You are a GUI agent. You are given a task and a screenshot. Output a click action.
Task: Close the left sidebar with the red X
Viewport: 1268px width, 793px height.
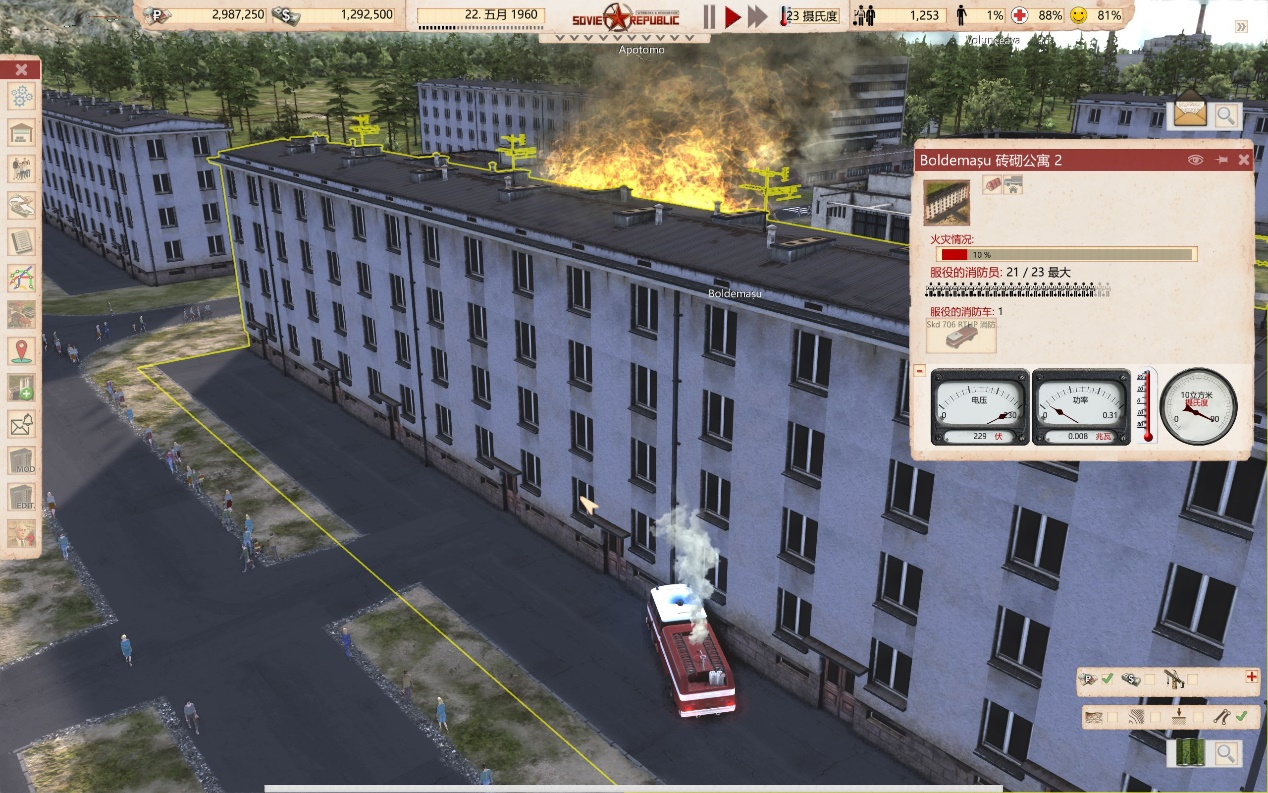coord(22,69)
